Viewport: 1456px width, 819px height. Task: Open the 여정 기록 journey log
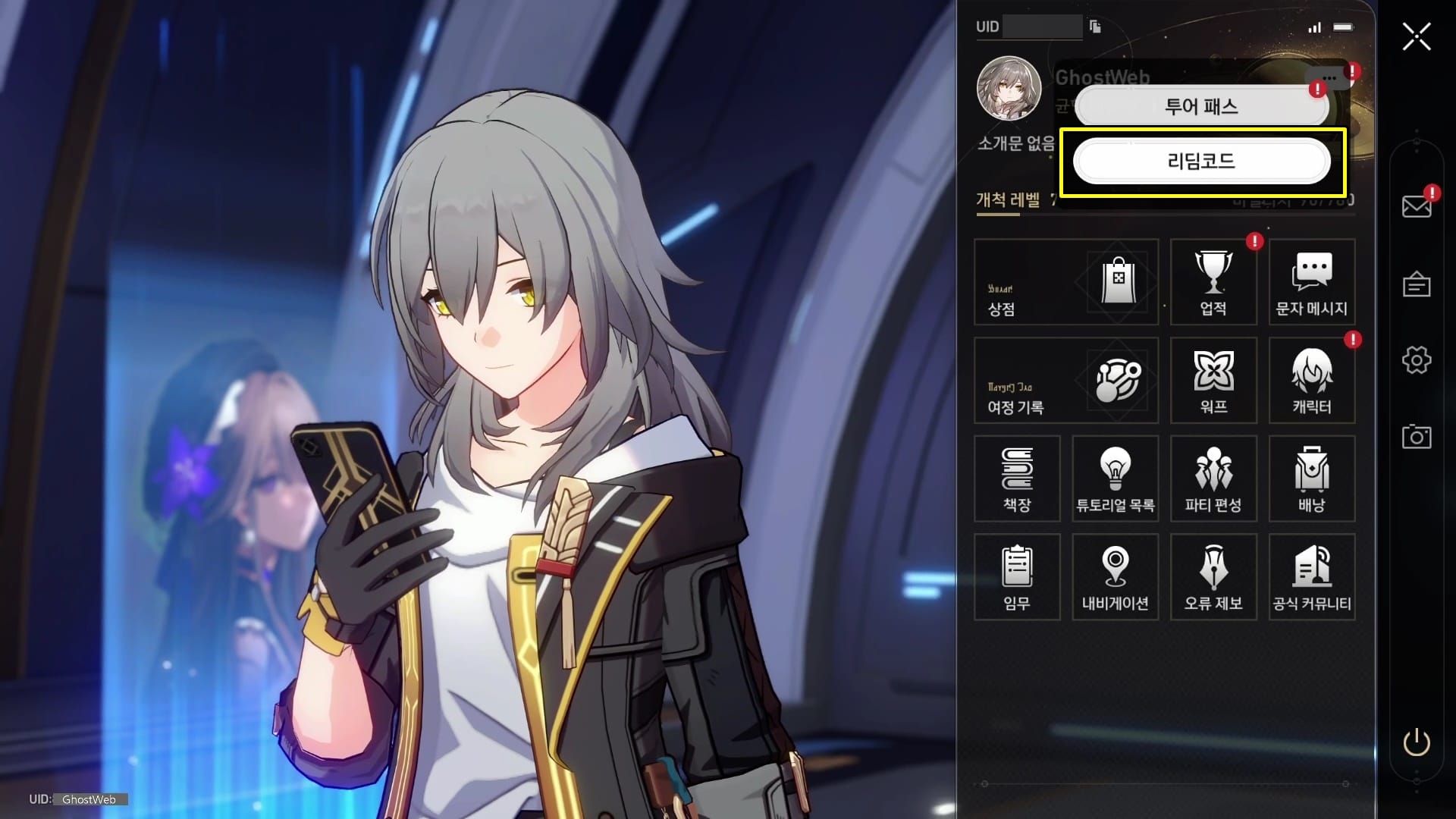(1065, 381)
